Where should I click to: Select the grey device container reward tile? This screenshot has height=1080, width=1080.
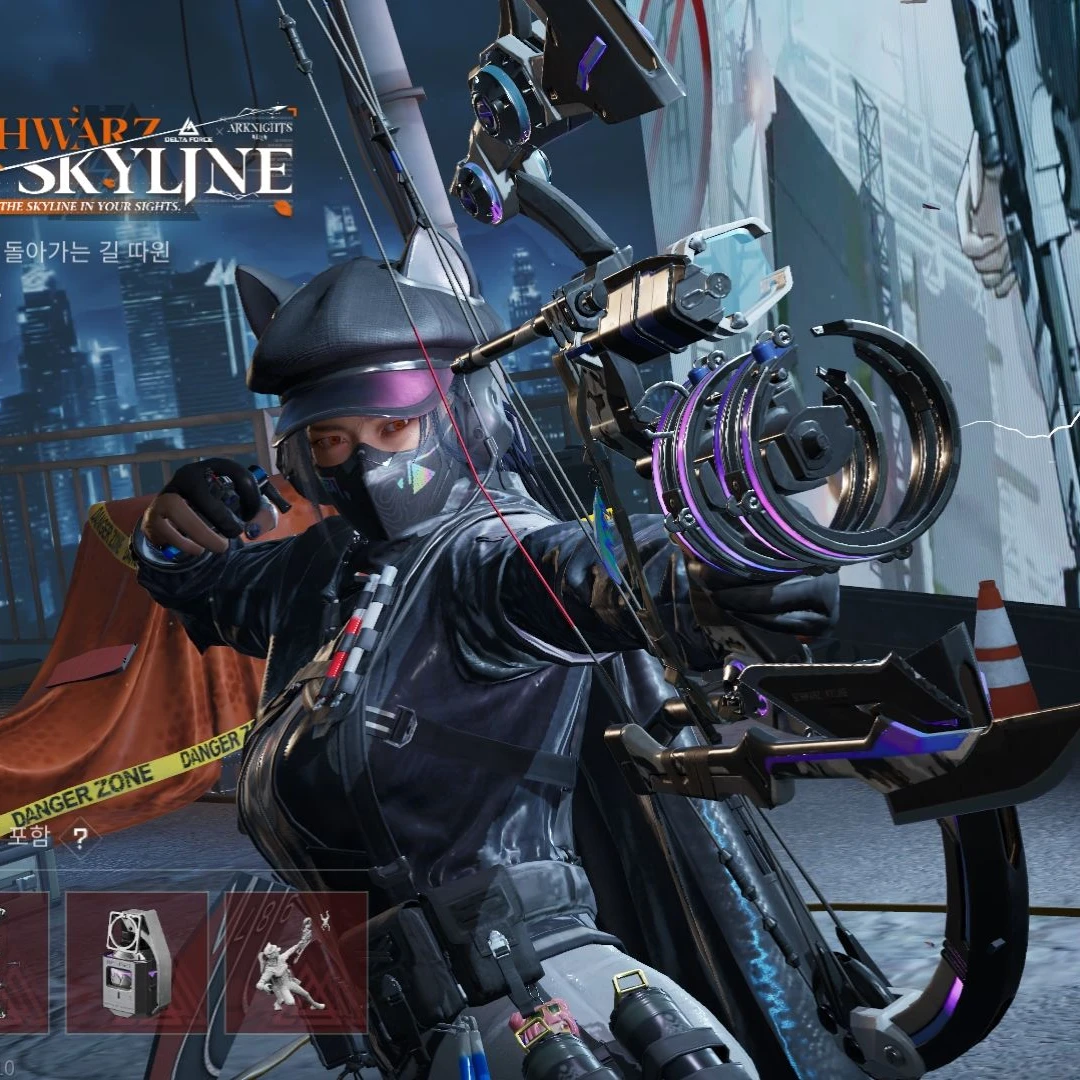click(137, 962)
